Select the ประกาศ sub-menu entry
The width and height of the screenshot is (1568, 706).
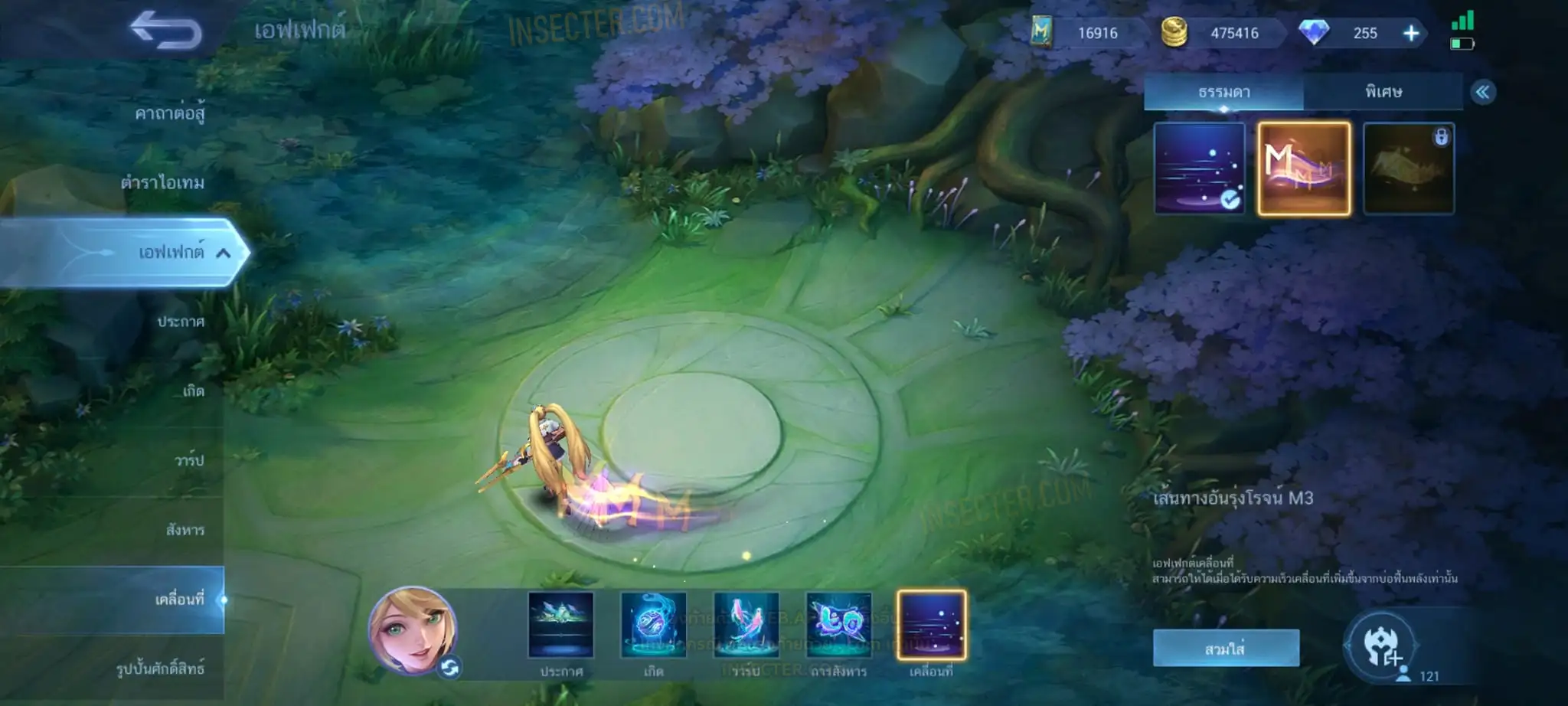pos(181,322)
